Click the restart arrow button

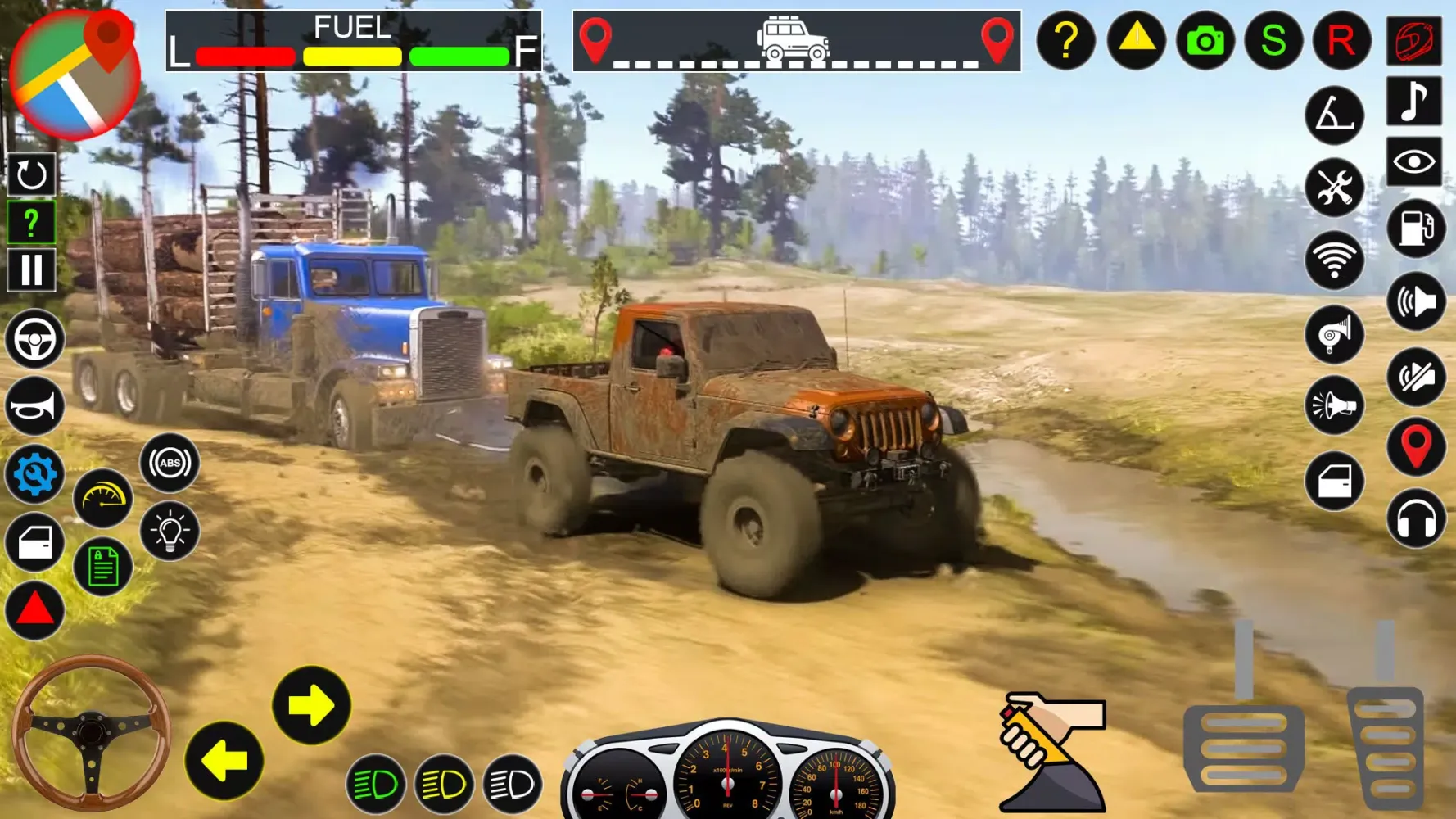point(31,174)
